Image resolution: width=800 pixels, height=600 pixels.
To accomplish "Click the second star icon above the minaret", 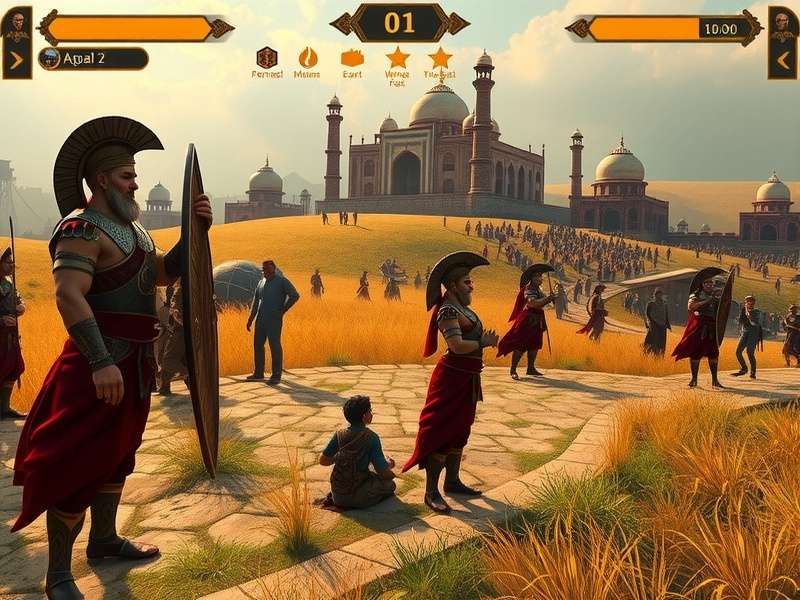I will (x=440, y=57).
